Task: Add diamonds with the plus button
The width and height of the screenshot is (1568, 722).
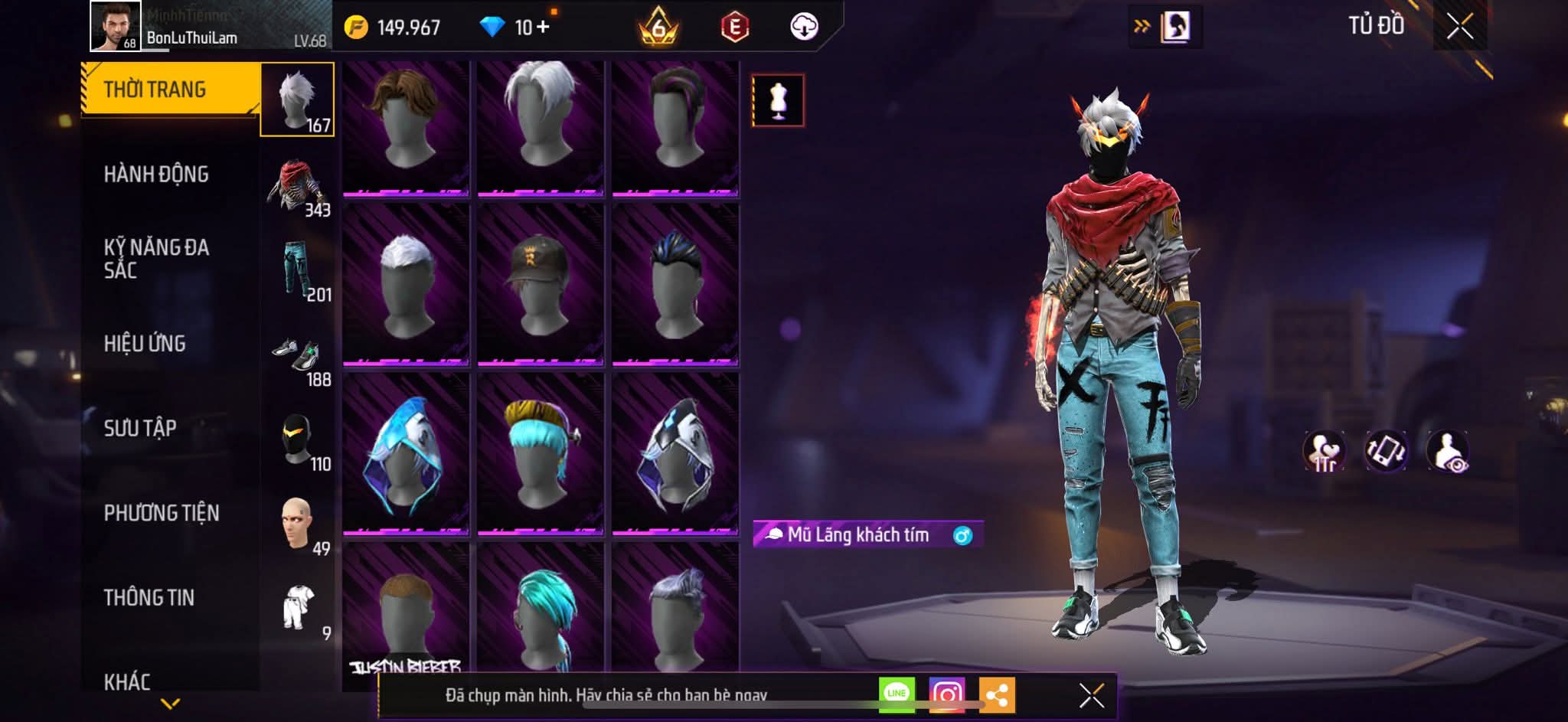Action: point(543,28)
